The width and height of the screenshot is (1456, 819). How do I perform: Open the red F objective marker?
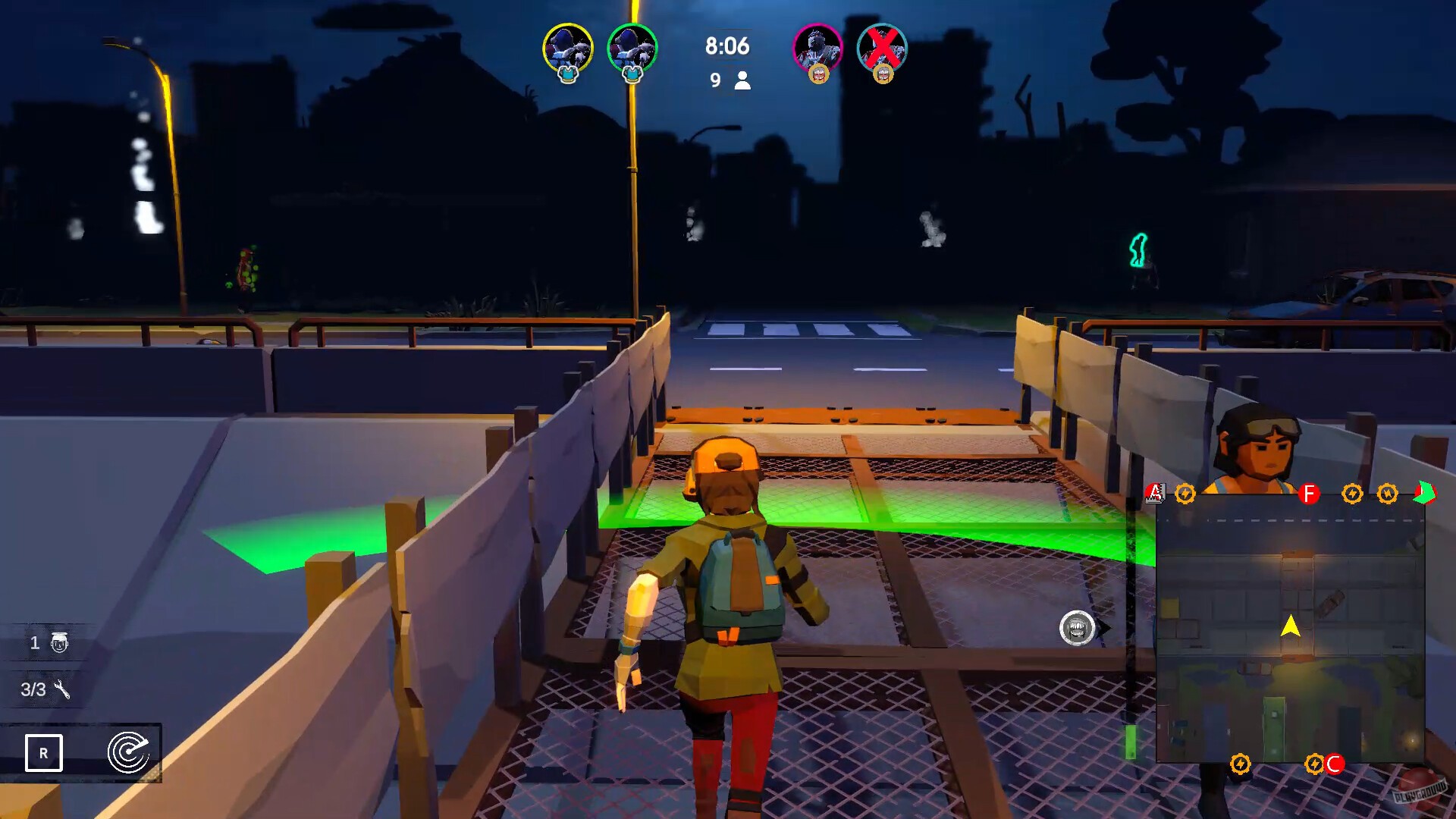click(x=1310, y=492)
